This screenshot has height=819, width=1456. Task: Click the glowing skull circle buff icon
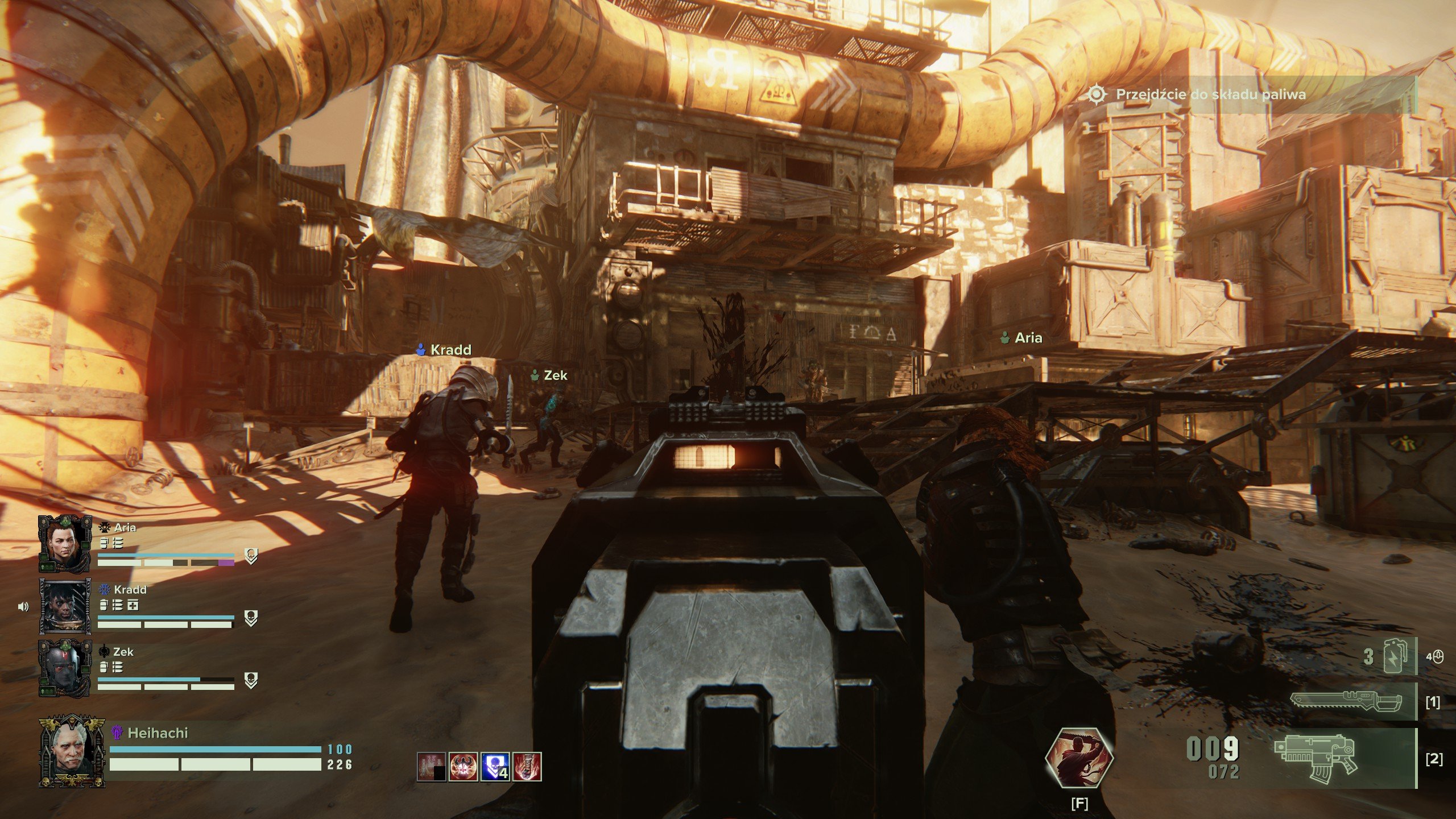coord(463,766)
